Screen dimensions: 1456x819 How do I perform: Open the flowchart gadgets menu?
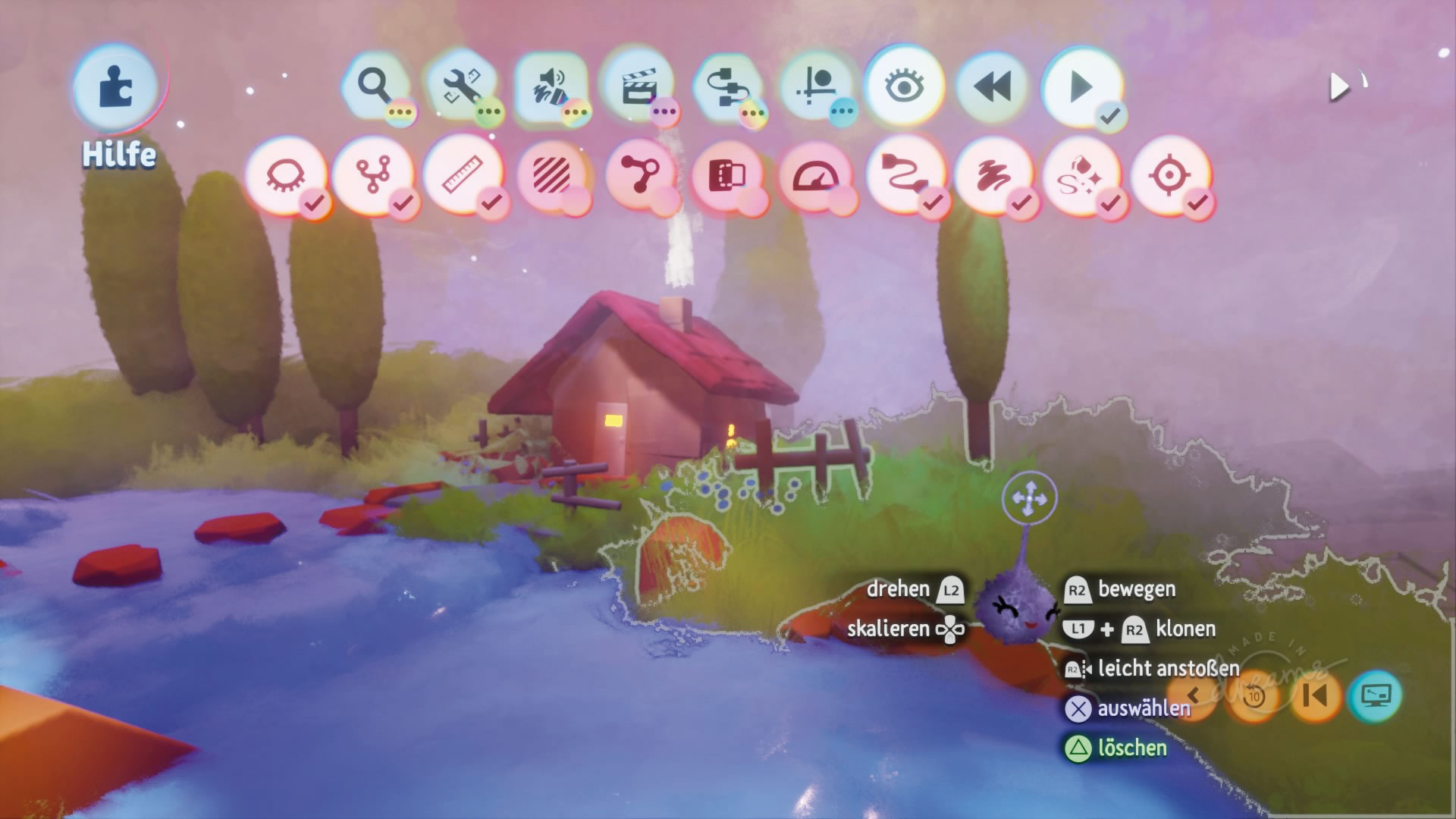[x=726, y=86]
